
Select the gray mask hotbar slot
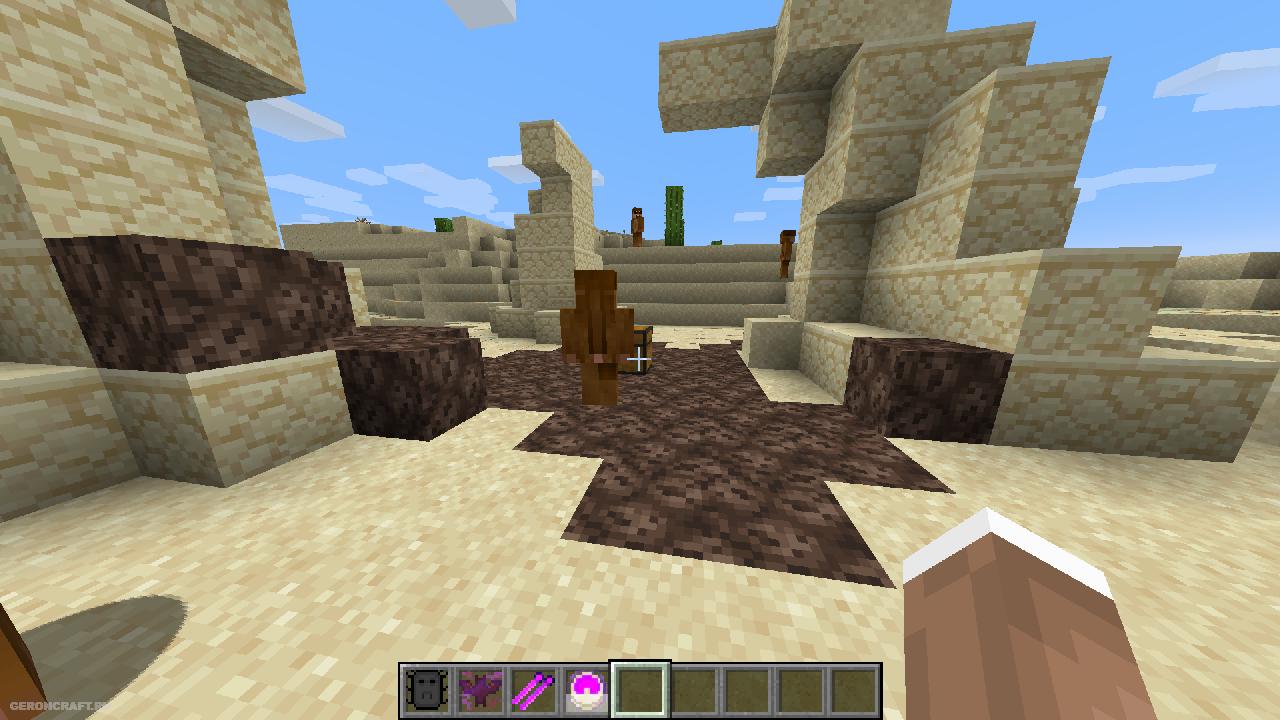tap(426, 691)
